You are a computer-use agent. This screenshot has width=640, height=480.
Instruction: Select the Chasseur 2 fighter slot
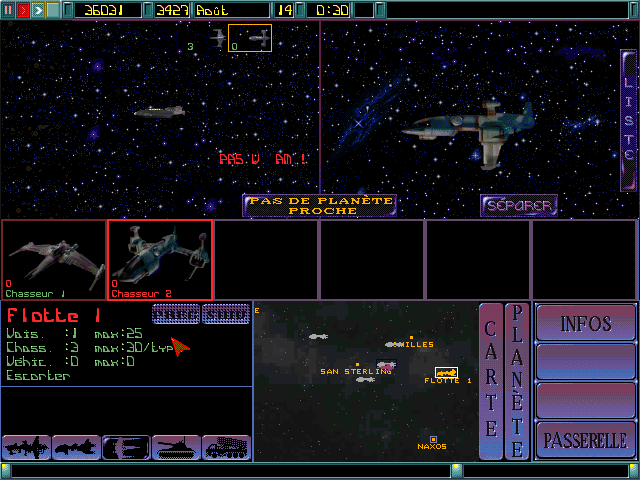(x=160, y=260)
